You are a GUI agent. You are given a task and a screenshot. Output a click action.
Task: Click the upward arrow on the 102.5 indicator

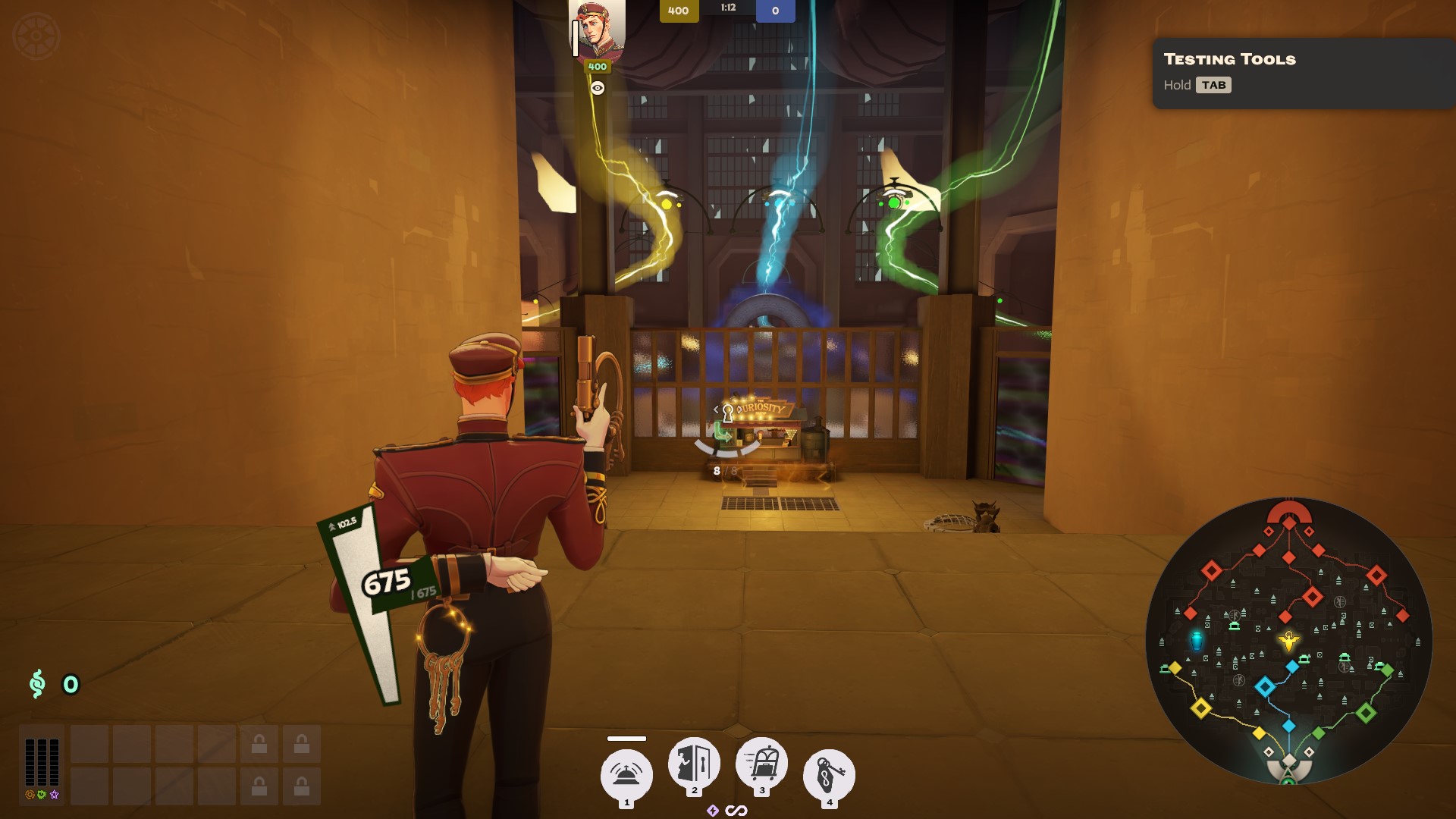pyautogui.click(x=332, y=524)
